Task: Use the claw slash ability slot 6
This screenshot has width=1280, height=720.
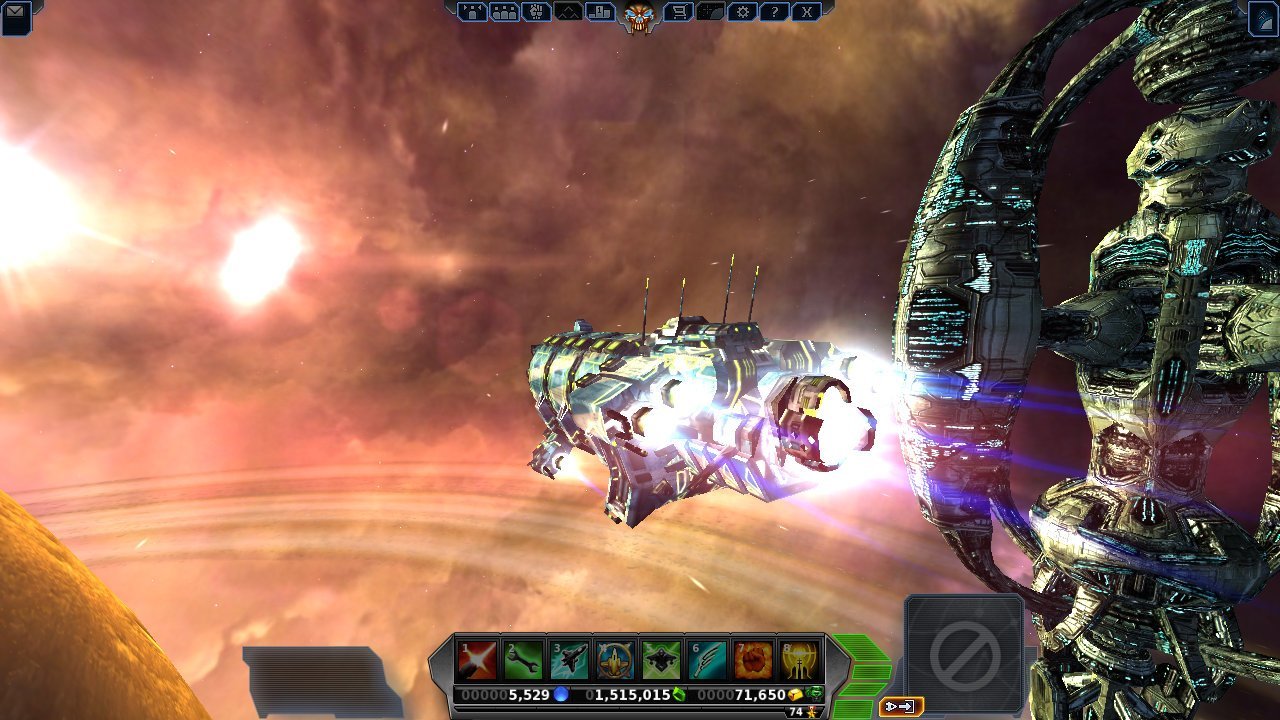Action: [707, 660]
